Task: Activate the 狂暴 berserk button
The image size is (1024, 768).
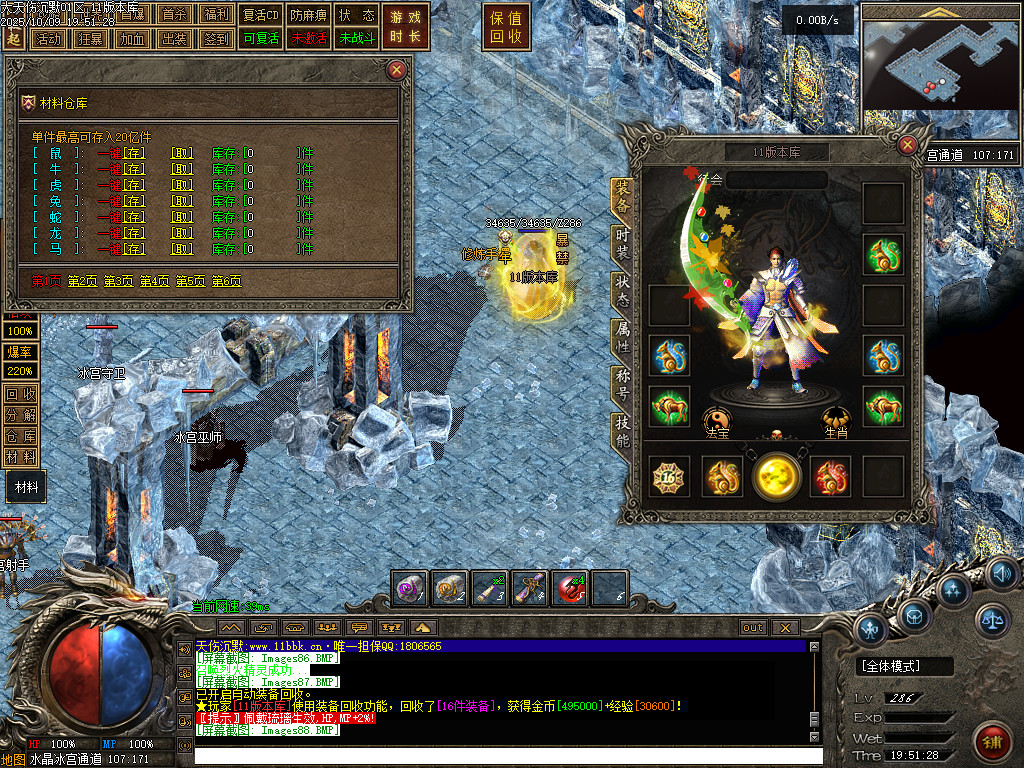Action: click(90, 39)
